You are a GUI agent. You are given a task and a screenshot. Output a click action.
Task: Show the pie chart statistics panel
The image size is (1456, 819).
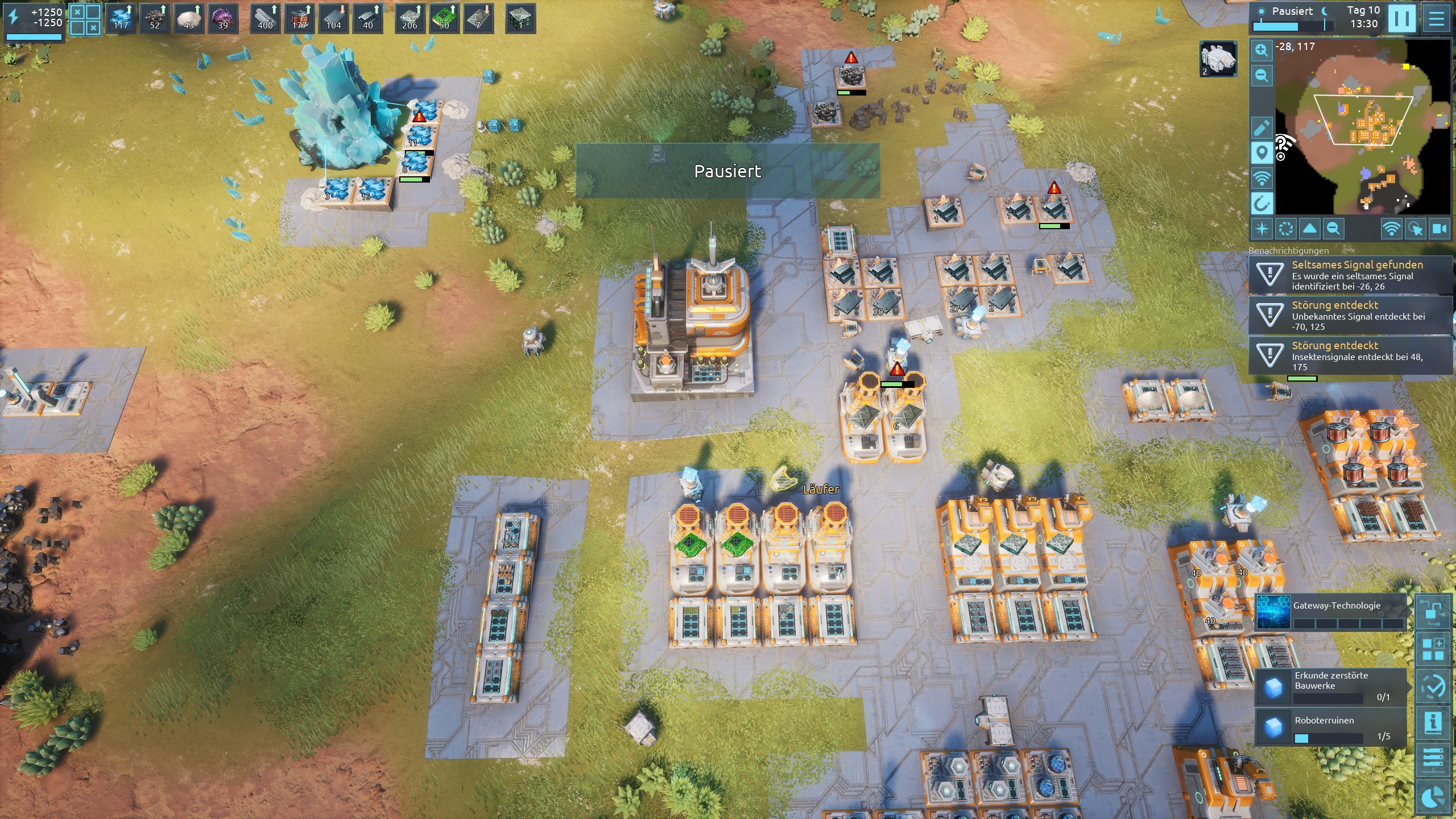point(1433,797)
